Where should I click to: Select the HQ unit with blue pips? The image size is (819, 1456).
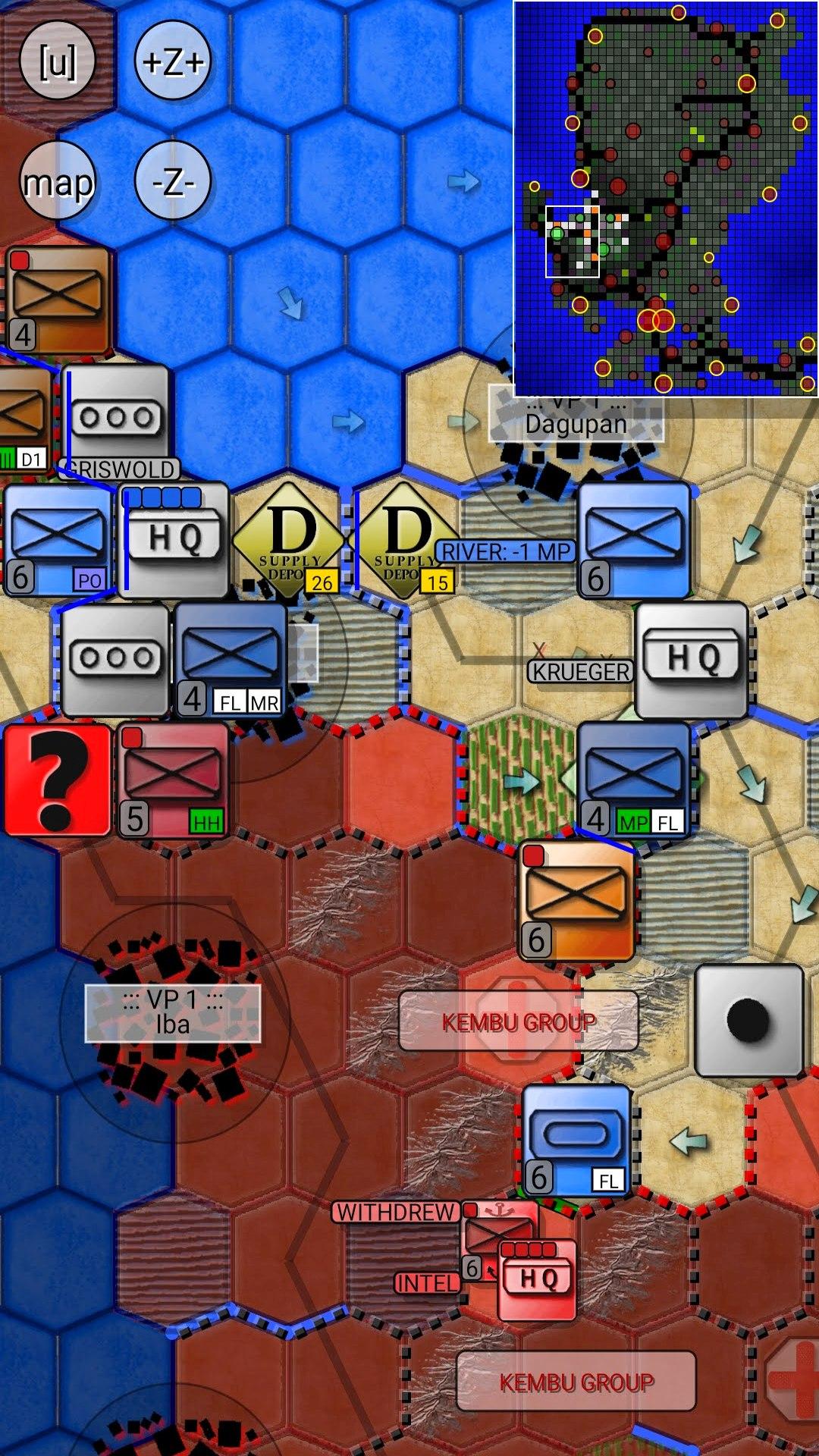coord(174,540)
